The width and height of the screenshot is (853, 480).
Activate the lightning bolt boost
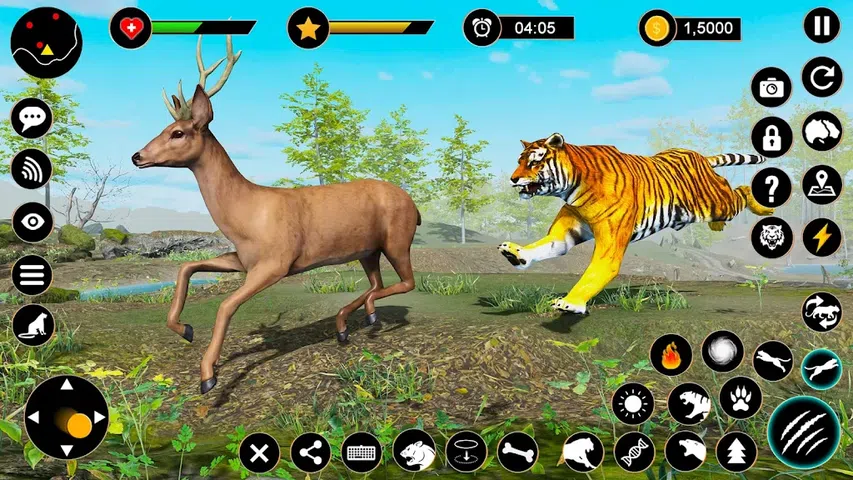pyautogui.click(x=821, y=237)
